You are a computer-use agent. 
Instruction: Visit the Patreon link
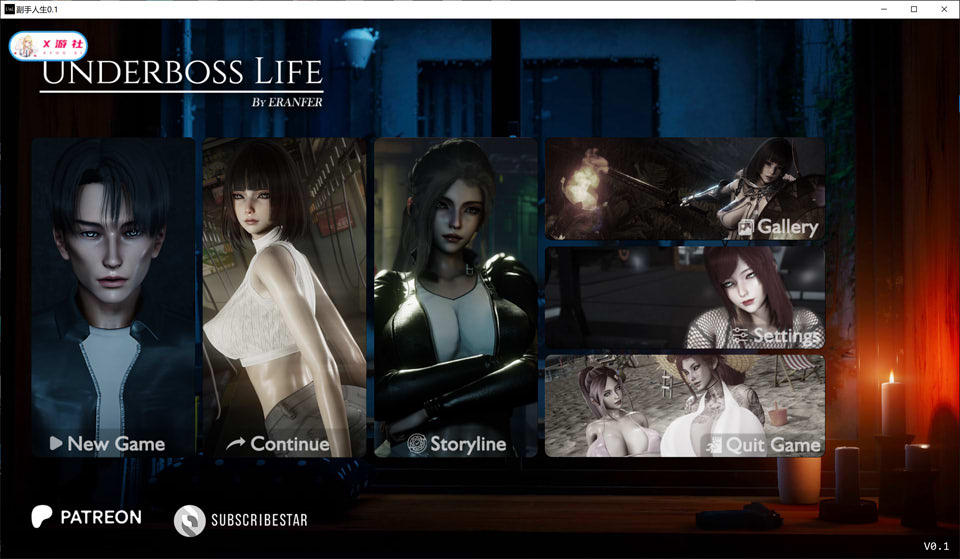coord(86,518)
